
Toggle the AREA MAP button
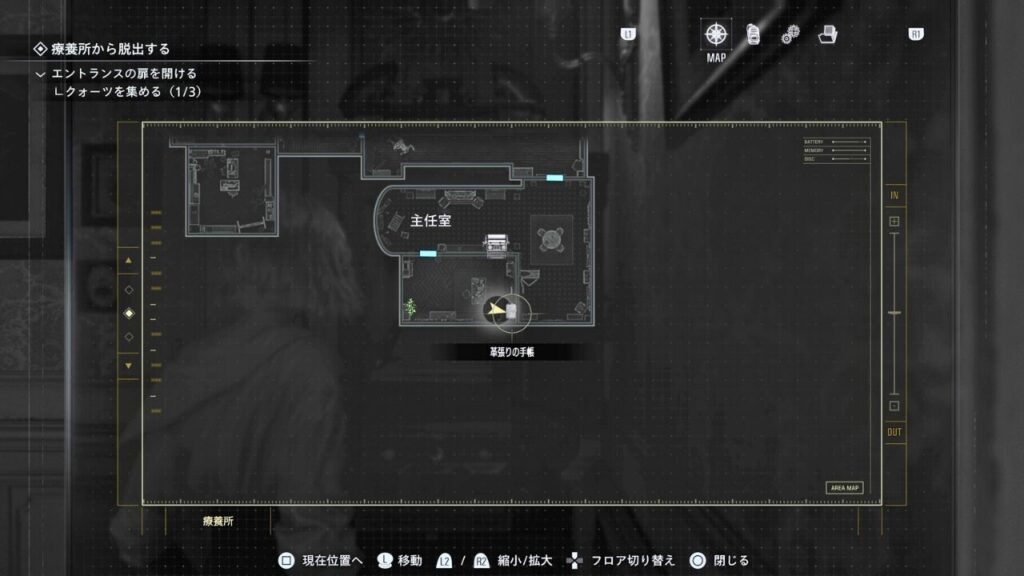point(844,488)
